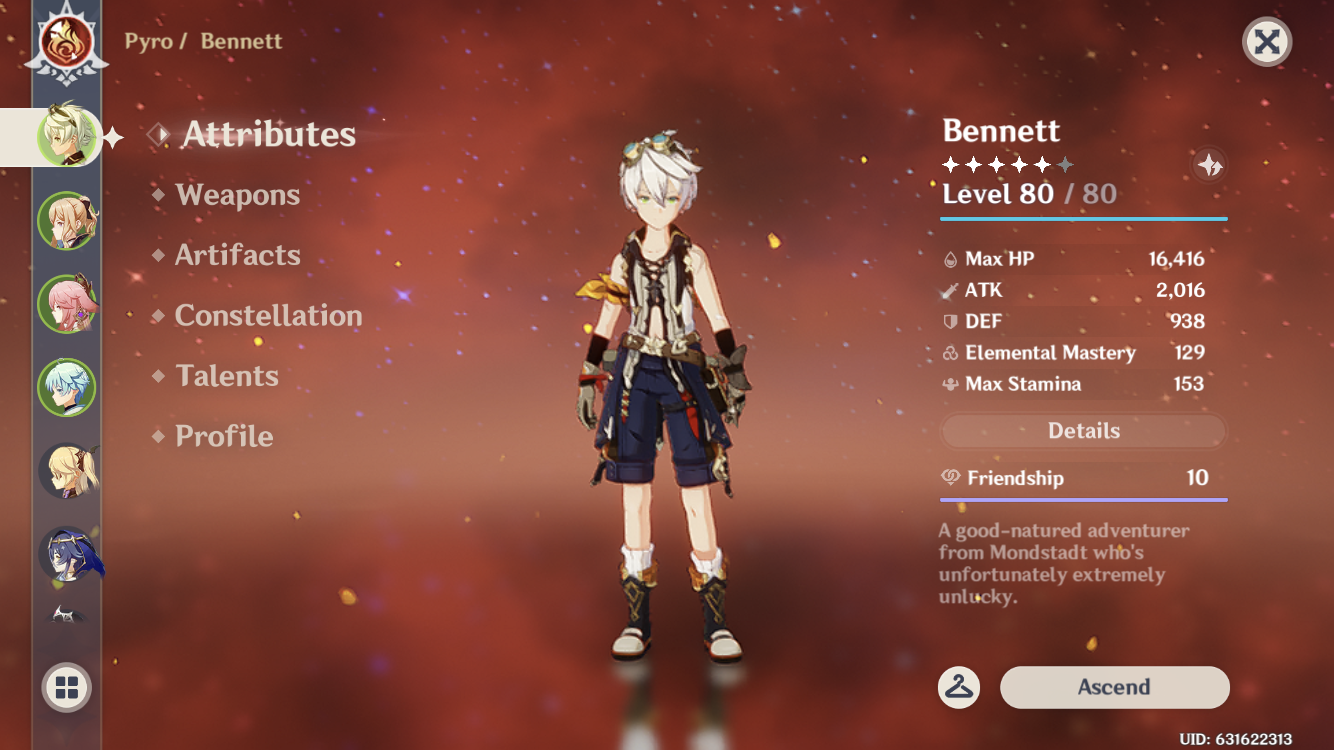Open party setup with the grid icon
Image resolution: width=1334 pixels, height=750 pixels.
[x=66, y=688]
